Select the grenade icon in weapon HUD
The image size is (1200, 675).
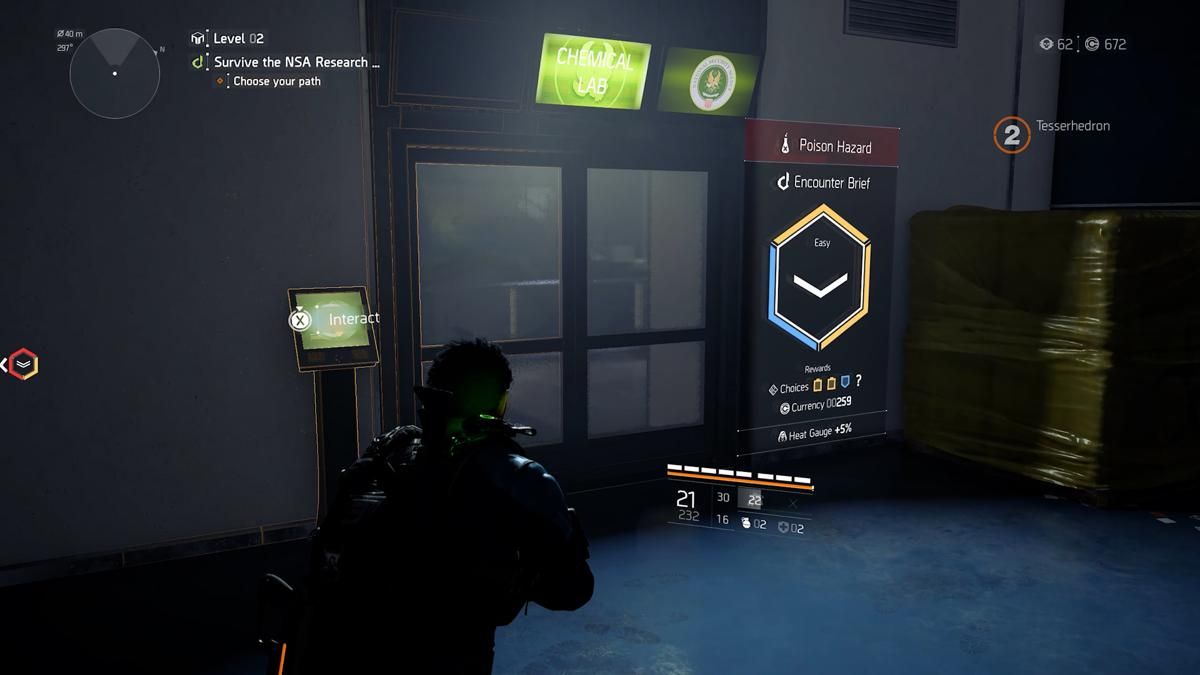(746, 523)
